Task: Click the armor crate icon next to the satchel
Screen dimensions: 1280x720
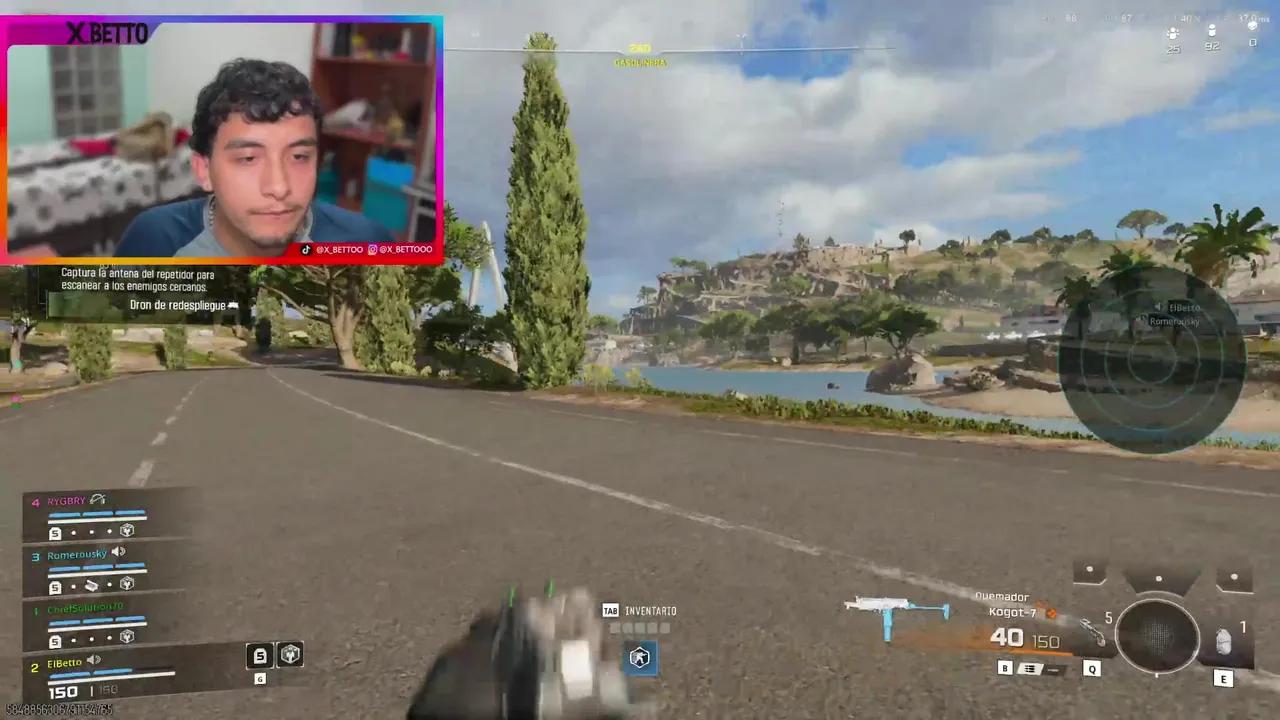Action: click(290, 654)
